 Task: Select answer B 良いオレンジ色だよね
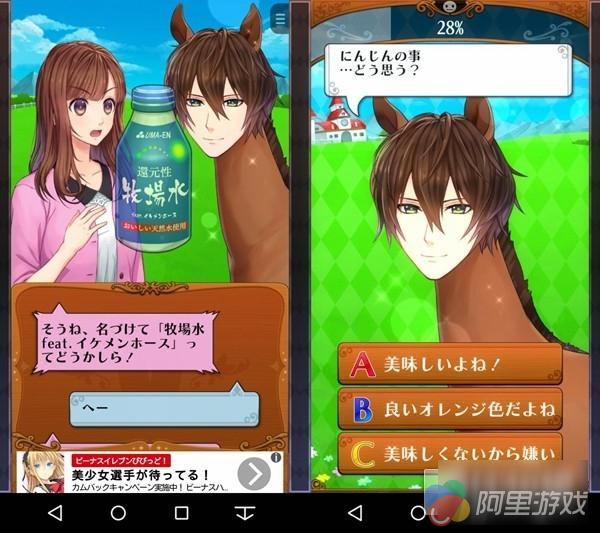[449, 409]
